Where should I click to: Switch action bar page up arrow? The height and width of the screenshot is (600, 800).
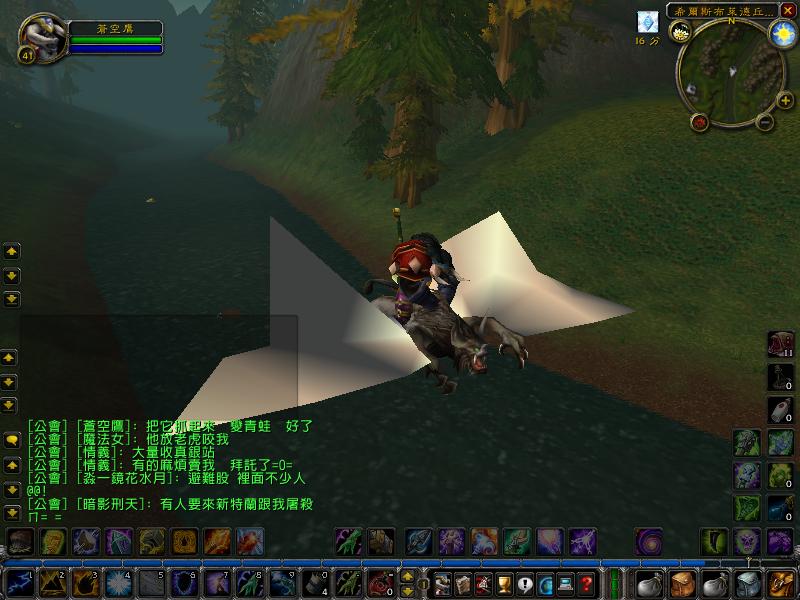408,575
